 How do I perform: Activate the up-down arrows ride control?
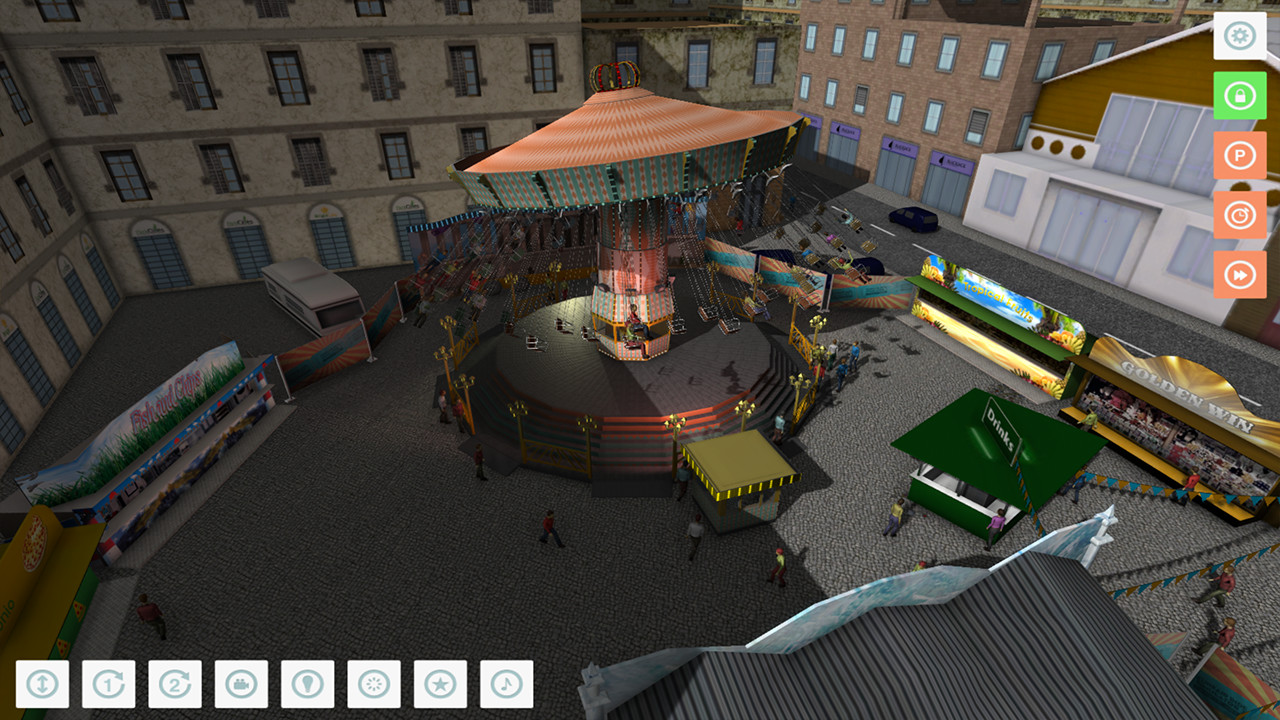(42, 685)
